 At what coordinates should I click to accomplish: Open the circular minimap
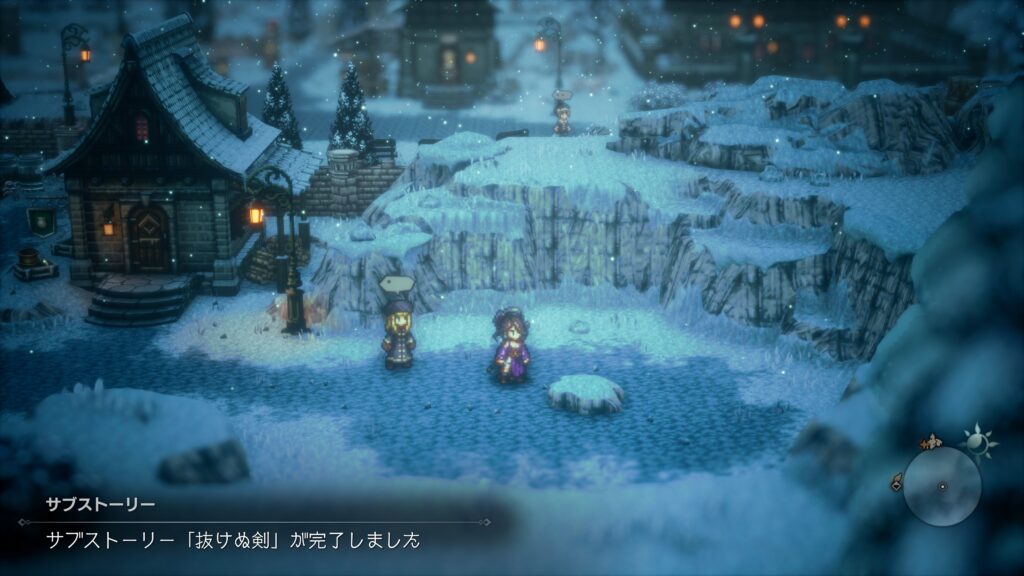[x=942, y=486]
